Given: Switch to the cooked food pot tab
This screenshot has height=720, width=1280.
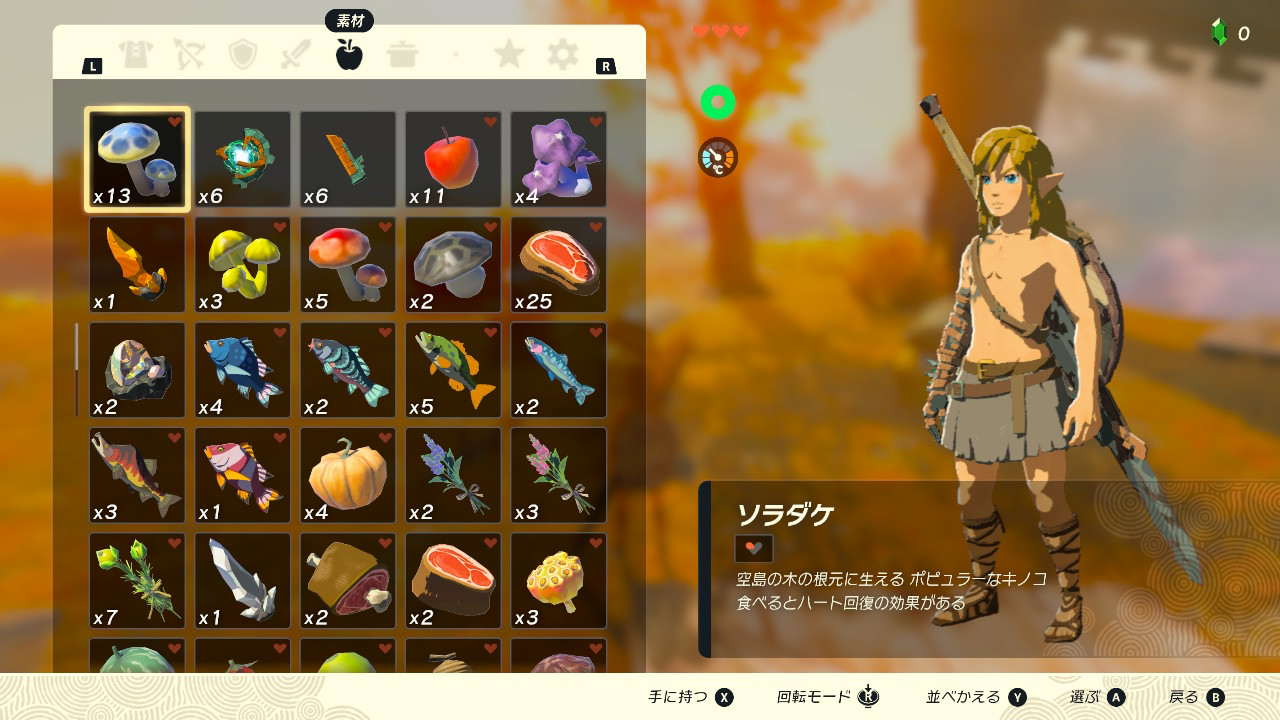Looking at the screenshot, I should (403, 54).
